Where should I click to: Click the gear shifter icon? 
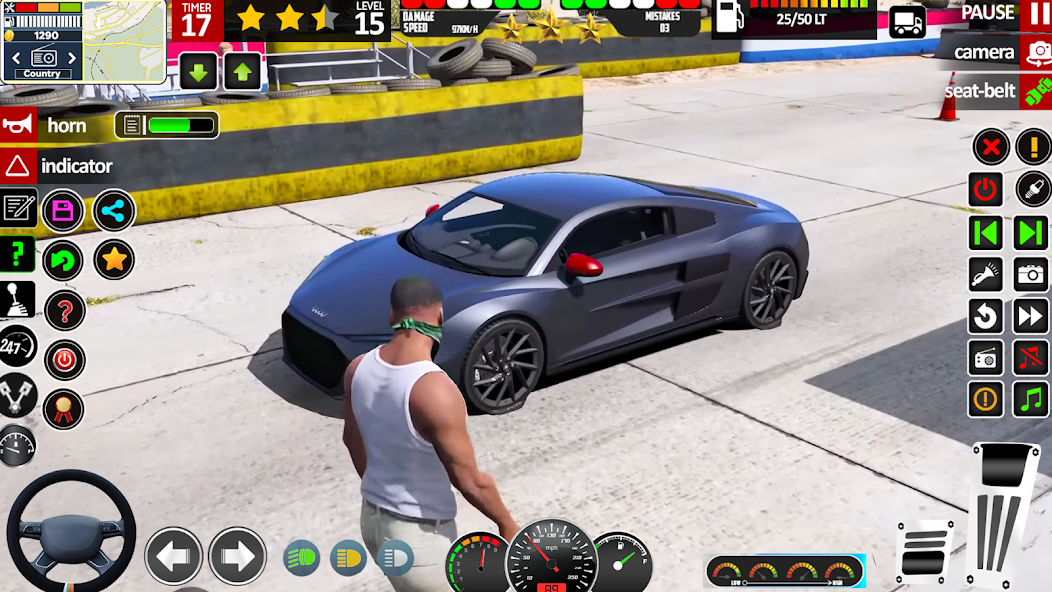[x=18, y=300]
